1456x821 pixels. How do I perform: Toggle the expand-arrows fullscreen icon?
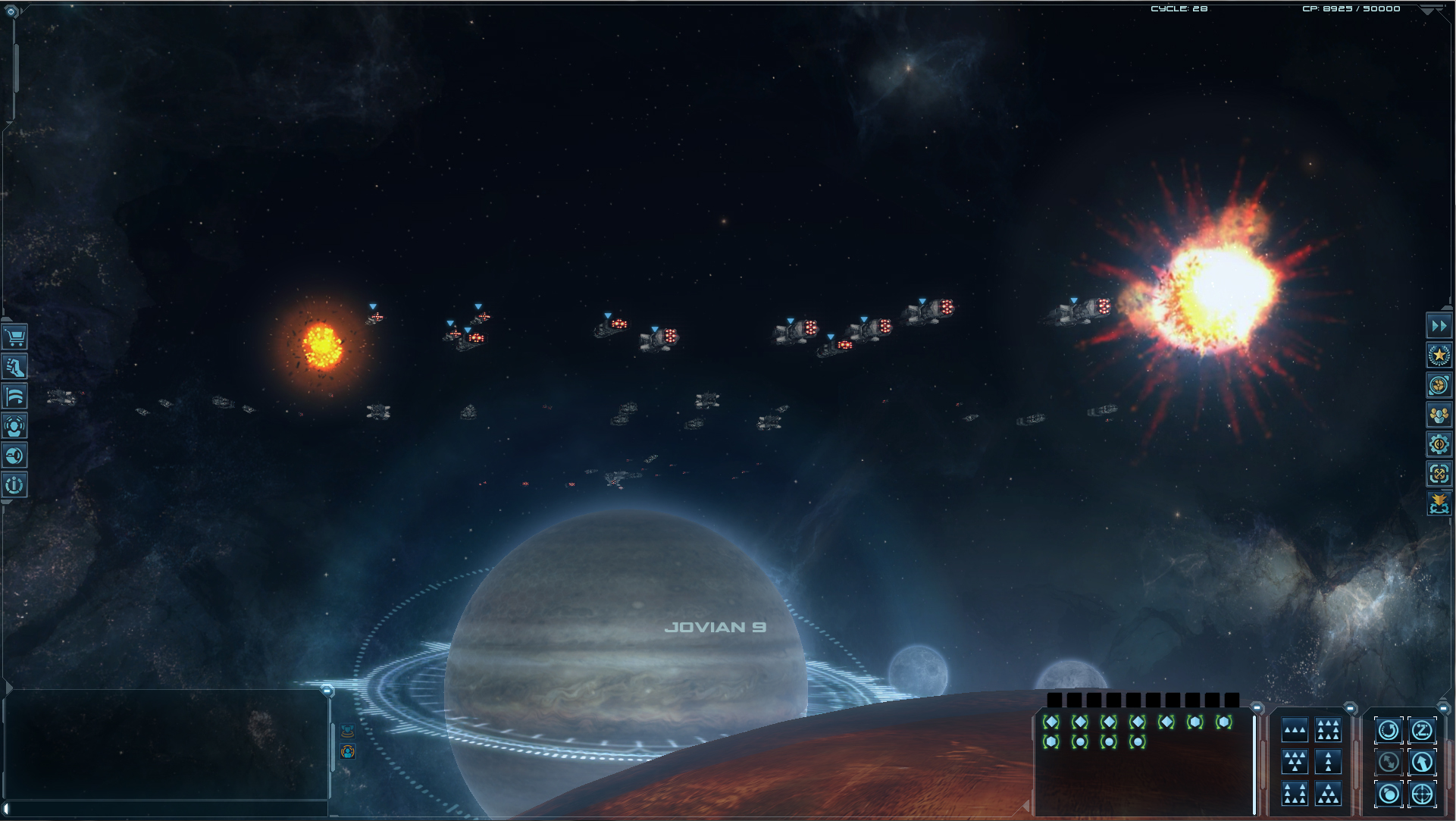pos(1439,474)
